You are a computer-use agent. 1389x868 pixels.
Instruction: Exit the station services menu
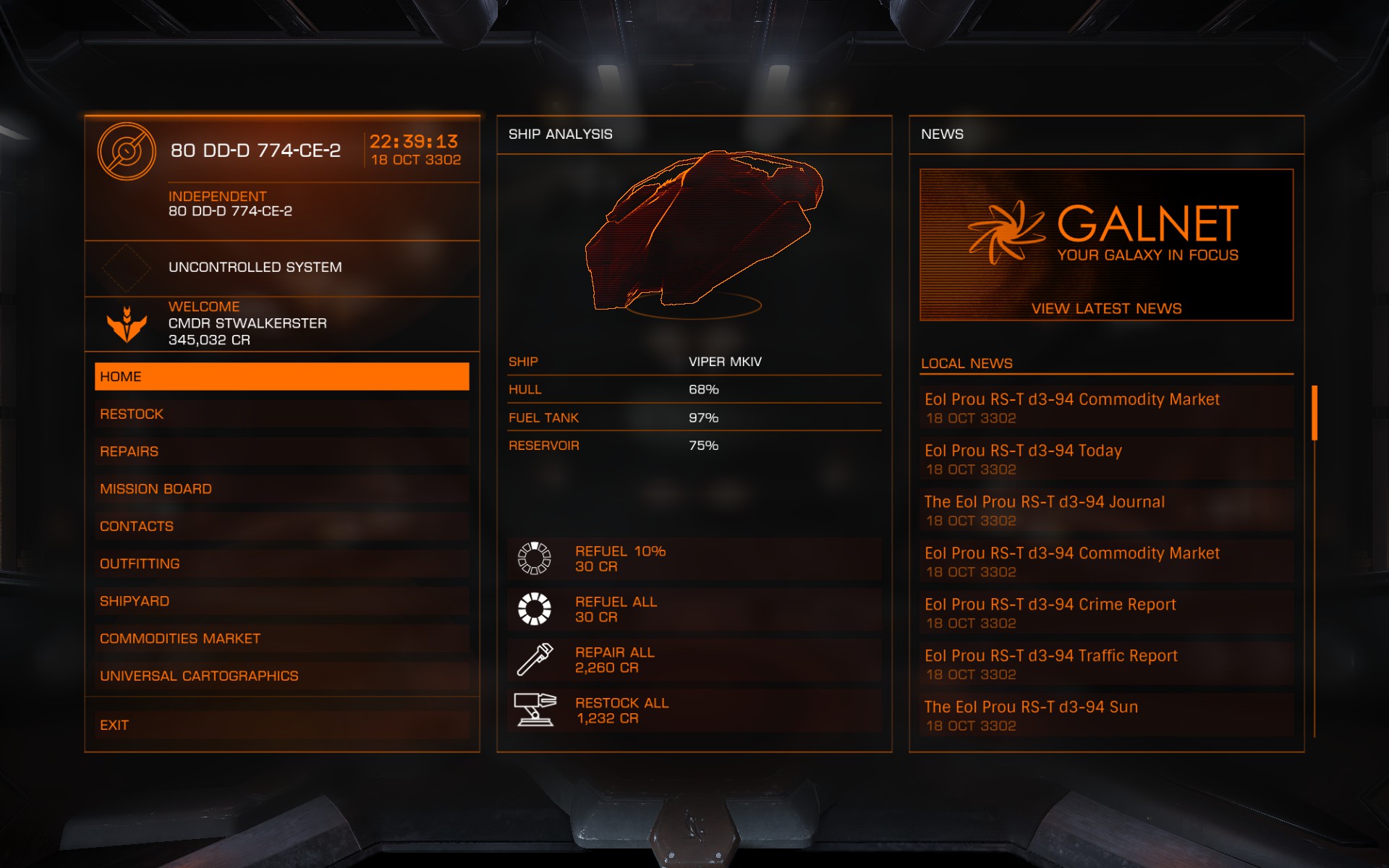(281, 725)
